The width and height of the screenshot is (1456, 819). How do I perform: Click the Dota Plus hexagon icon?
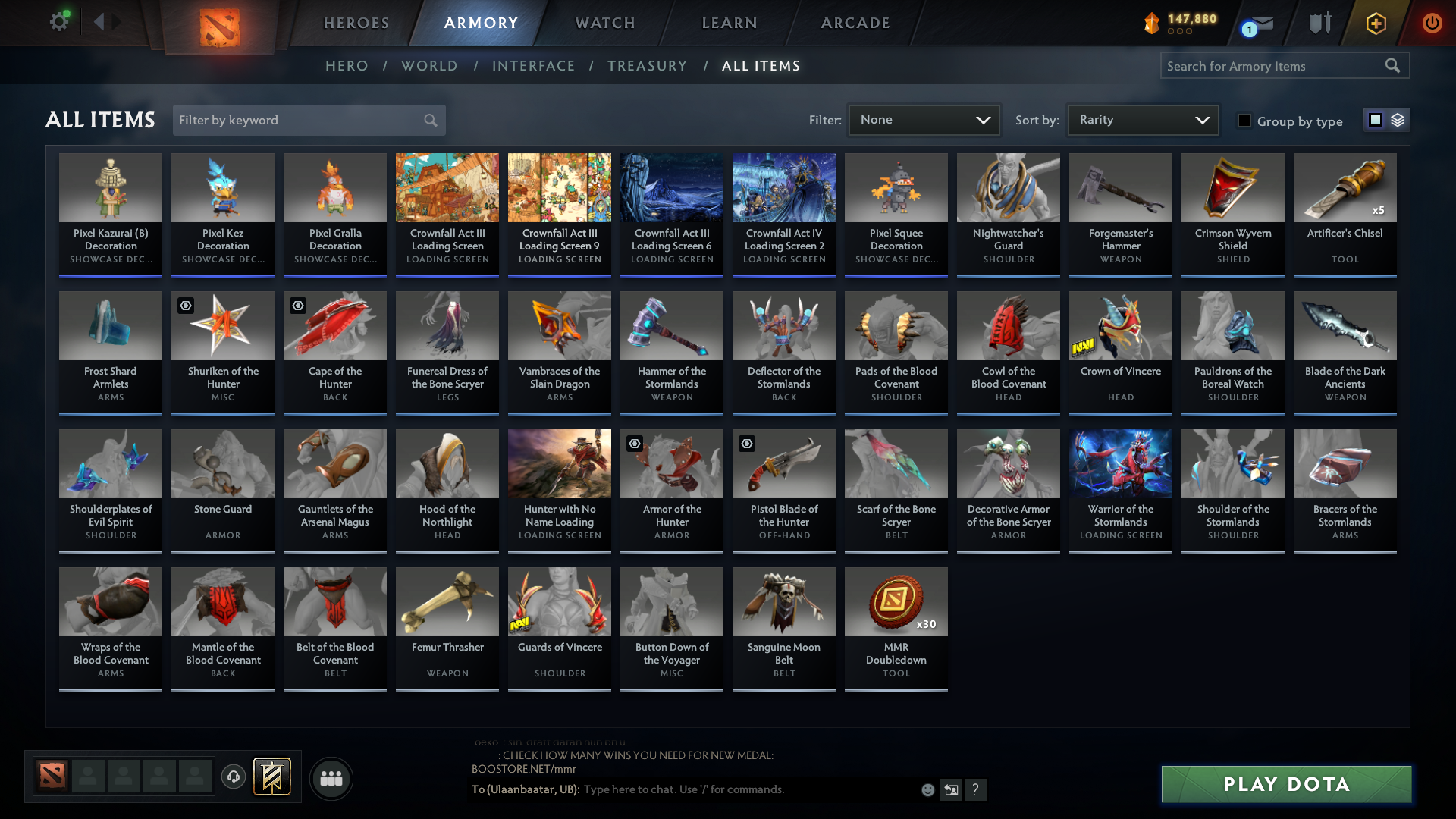(1375, 23)
